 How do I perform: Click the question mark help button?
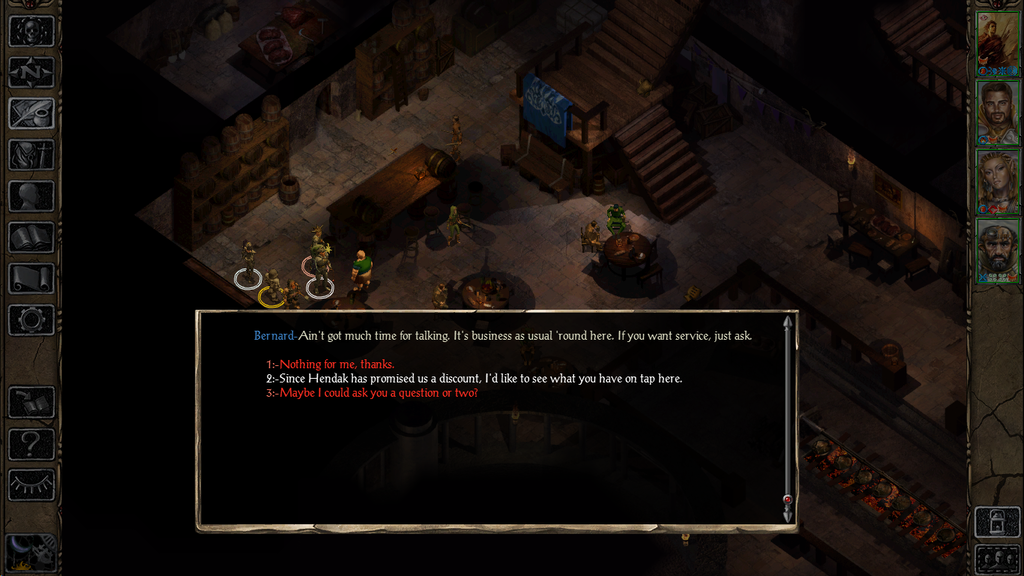(x=31, y=443)
